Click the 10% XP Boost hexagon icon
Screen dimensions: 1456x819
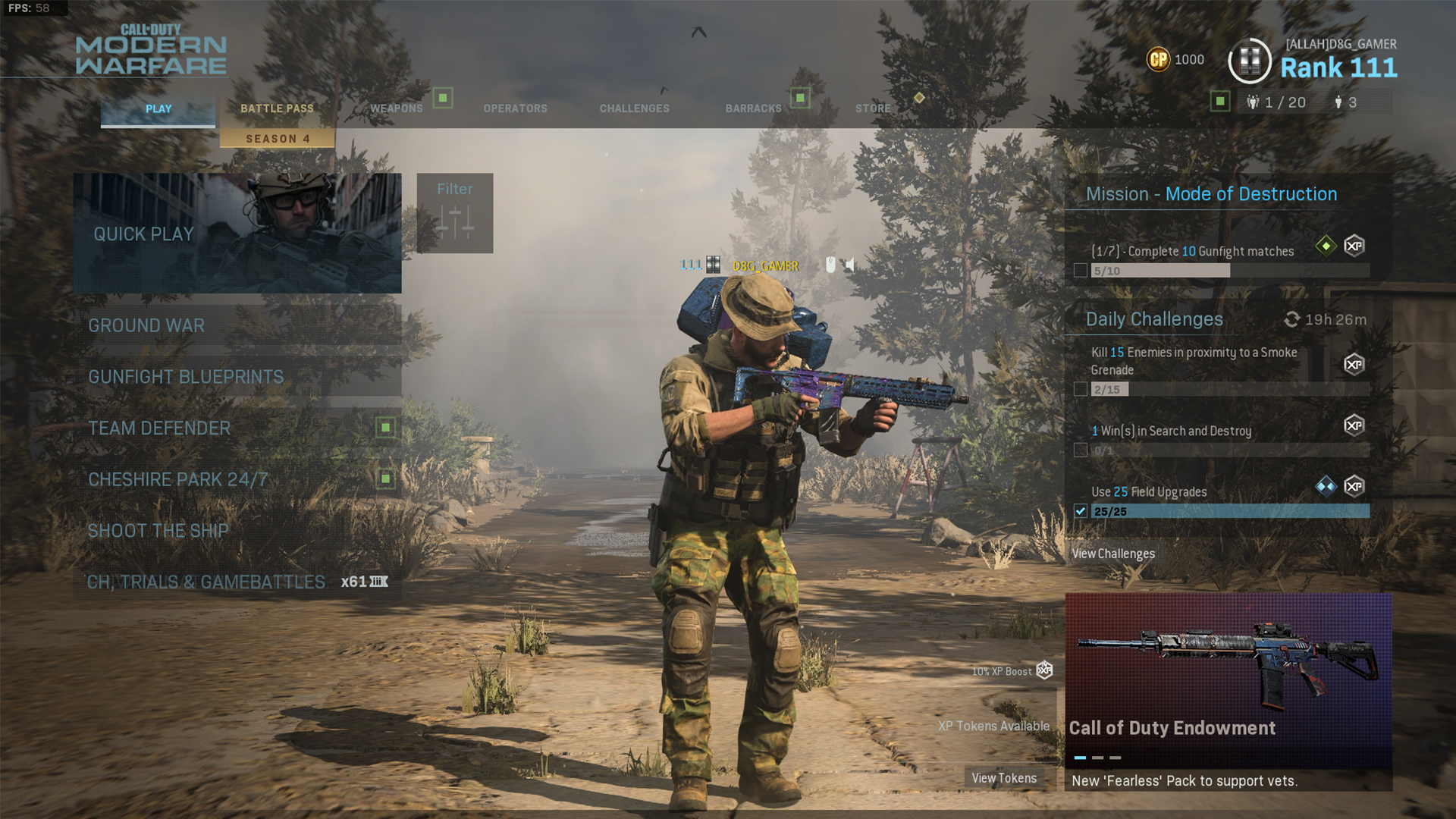pos(1045,671)
